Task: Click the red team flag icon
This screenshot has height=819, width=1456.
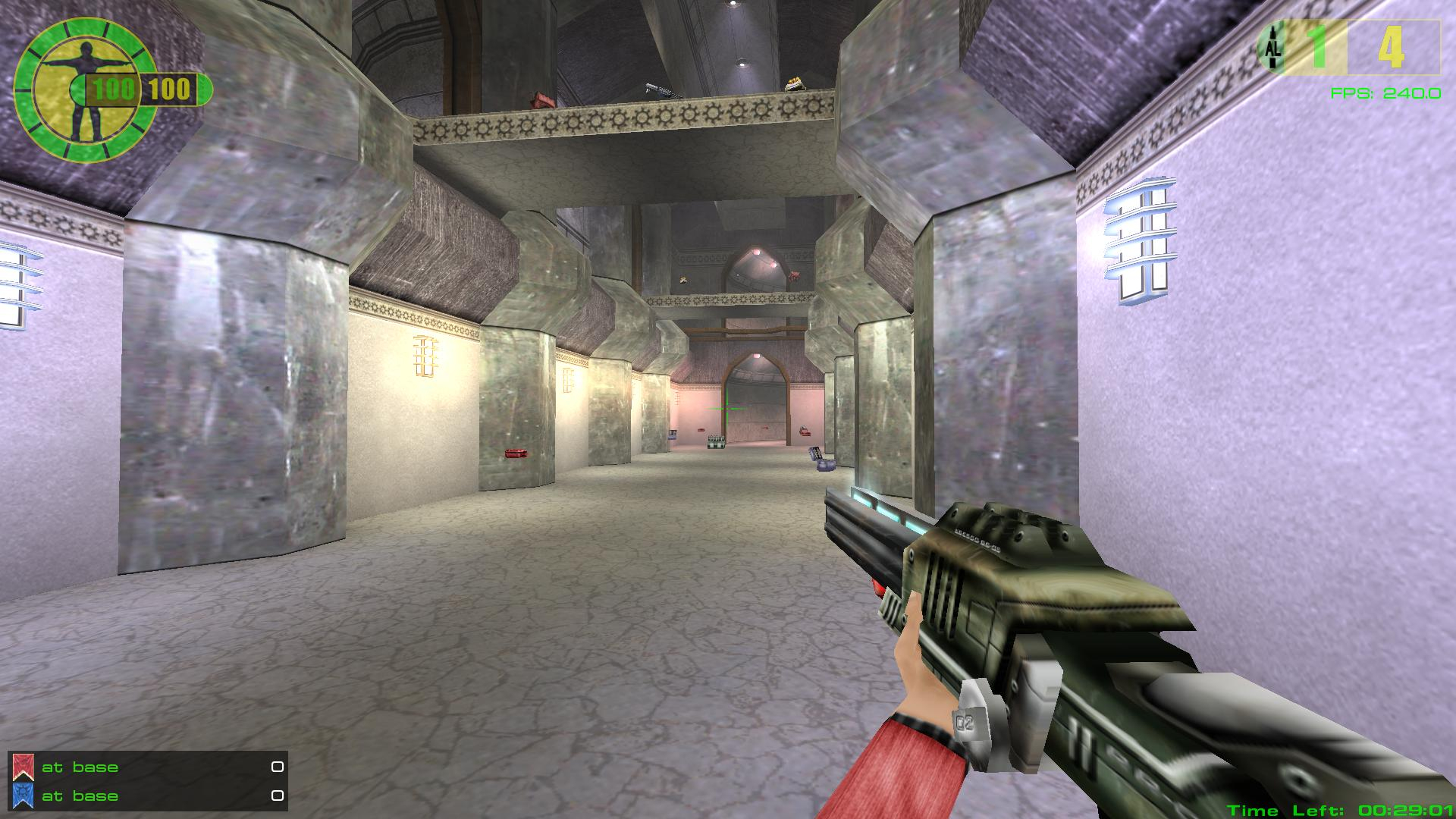Action: pyautogui.click(x=23, y=767)
